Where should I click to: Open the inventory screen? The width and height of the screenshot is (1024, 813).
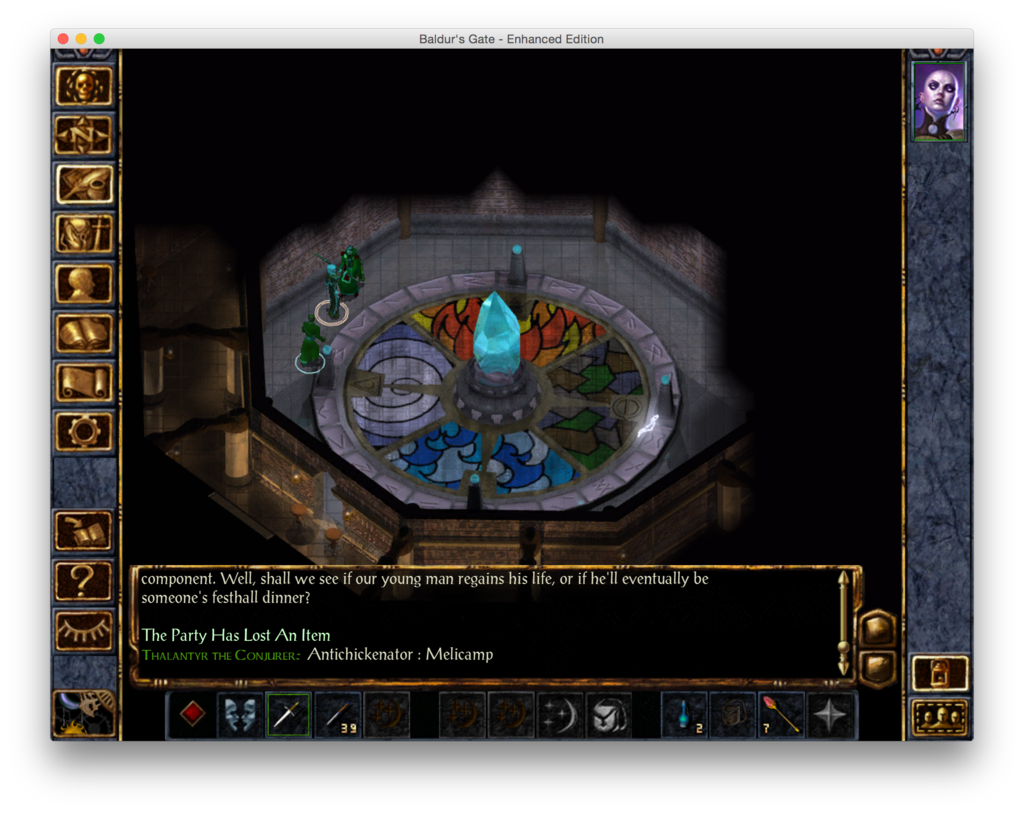pyautogui.click(x=84, y=234)
